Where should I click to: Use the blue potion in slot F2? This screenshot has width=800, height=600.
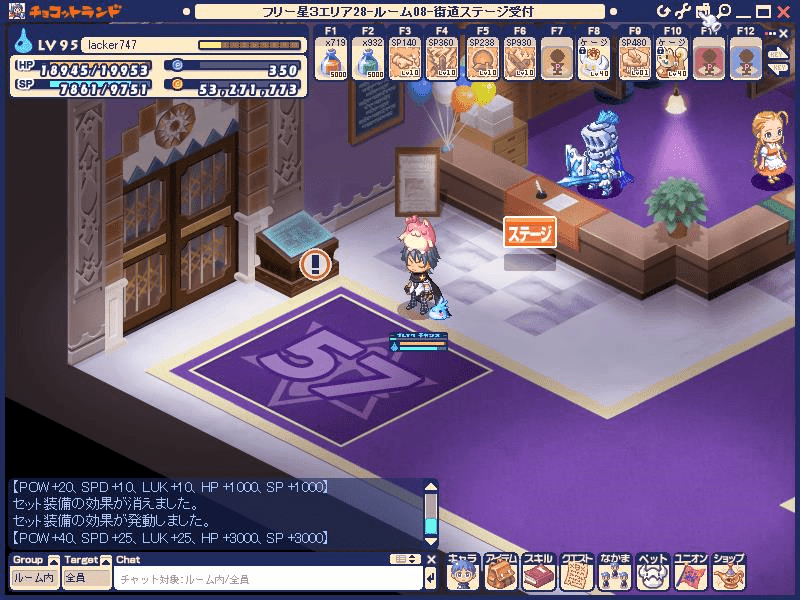tap(367, 61)
